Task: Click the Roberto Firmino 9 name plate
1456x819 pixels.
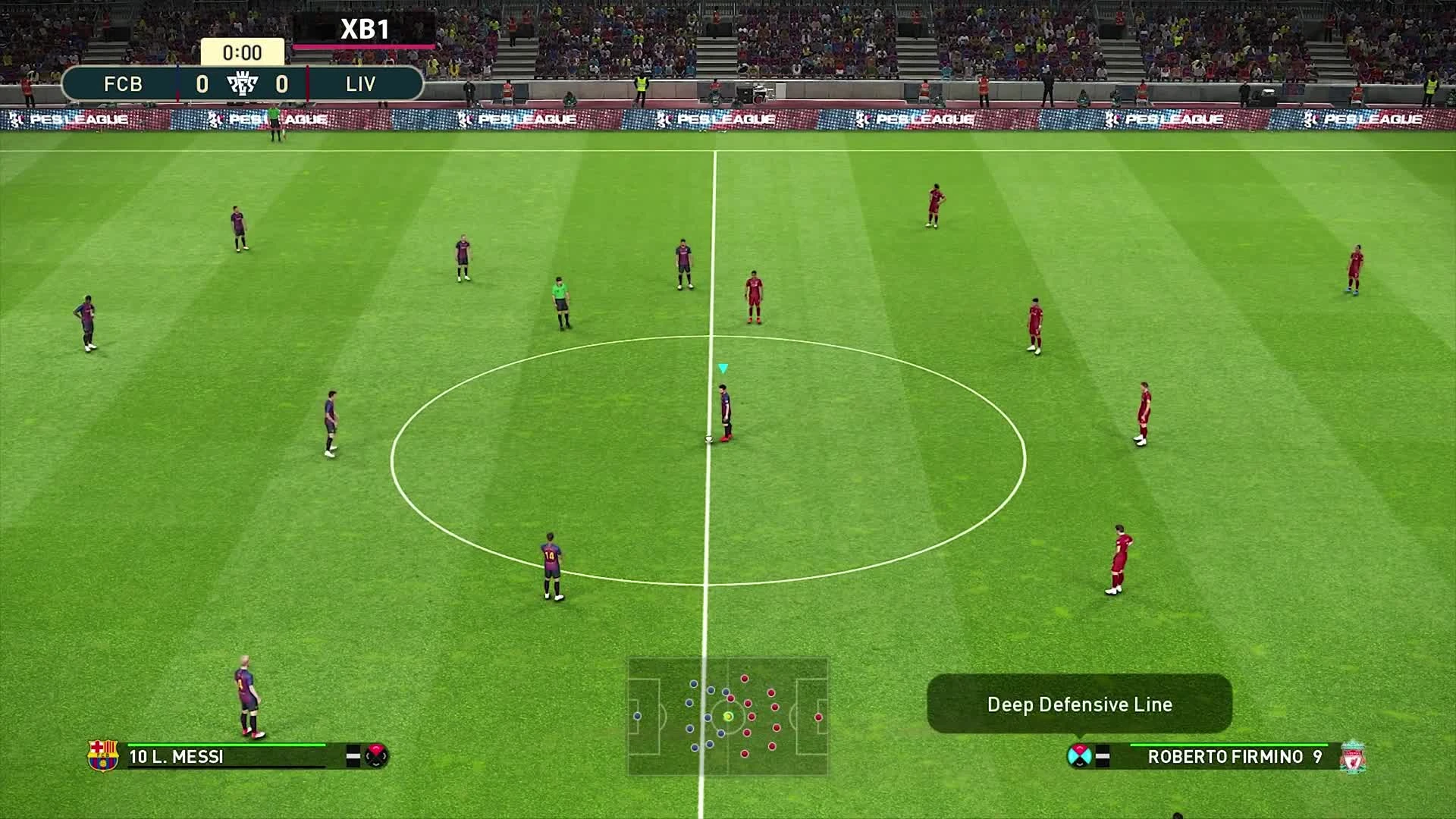Action: coord(1235,755)
